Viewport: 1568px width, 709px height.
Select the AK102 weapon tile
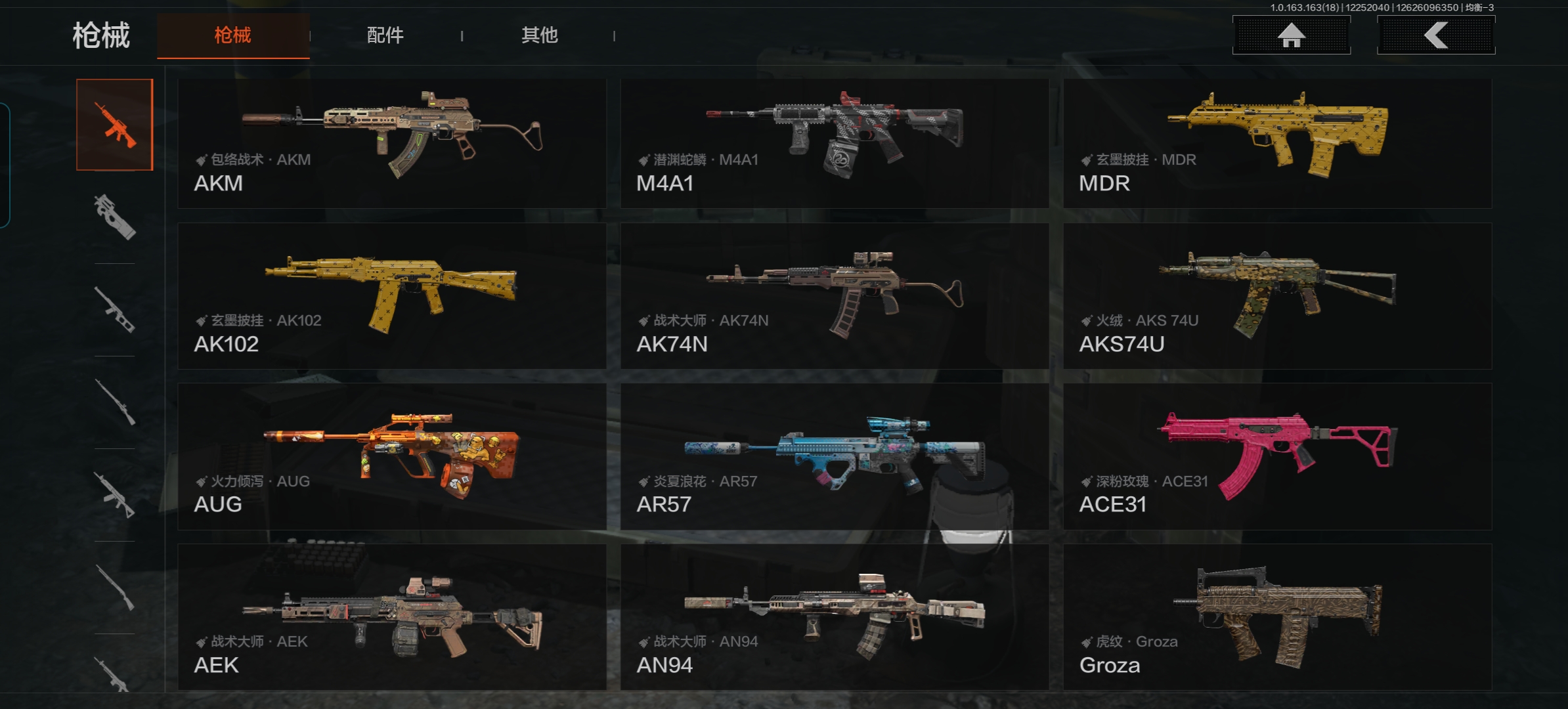(x=392, y=296)
